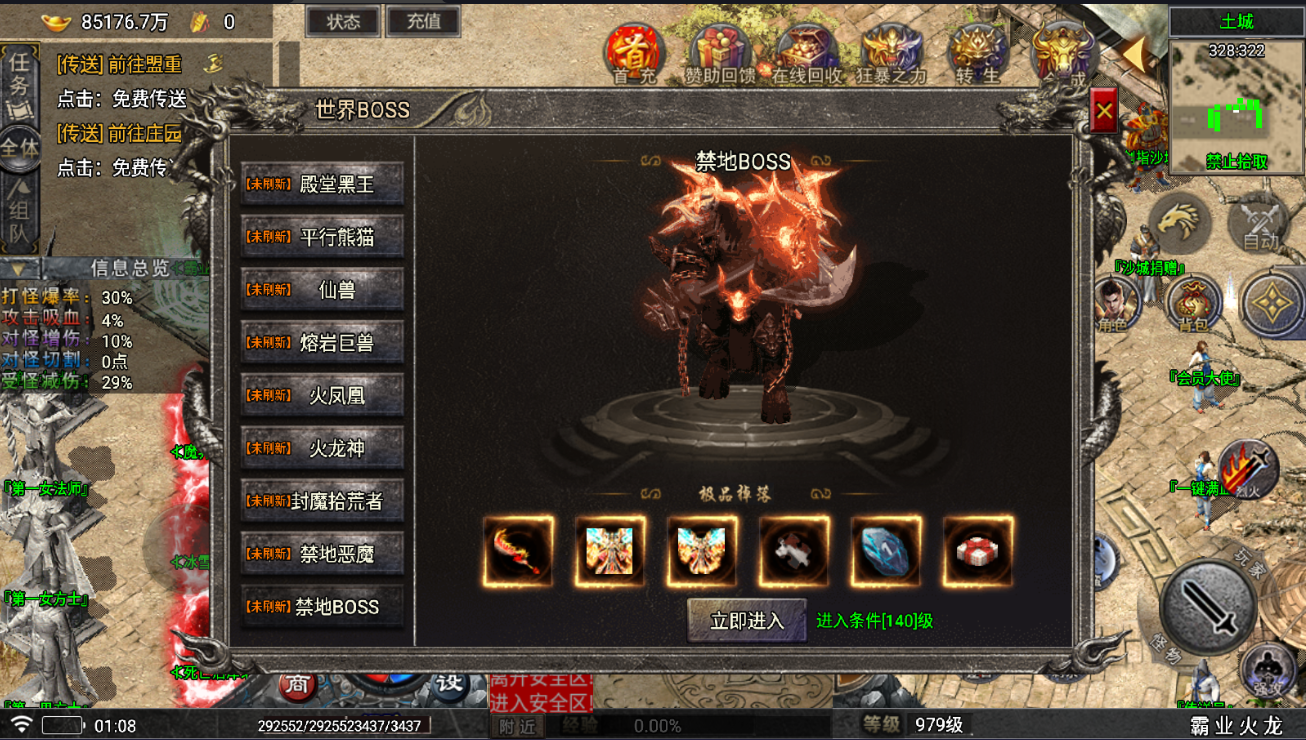The height and width of the screenshot is (740, 1306).
Task: Select 殿堂黑王 in the boss list
Action: [322, 184]
